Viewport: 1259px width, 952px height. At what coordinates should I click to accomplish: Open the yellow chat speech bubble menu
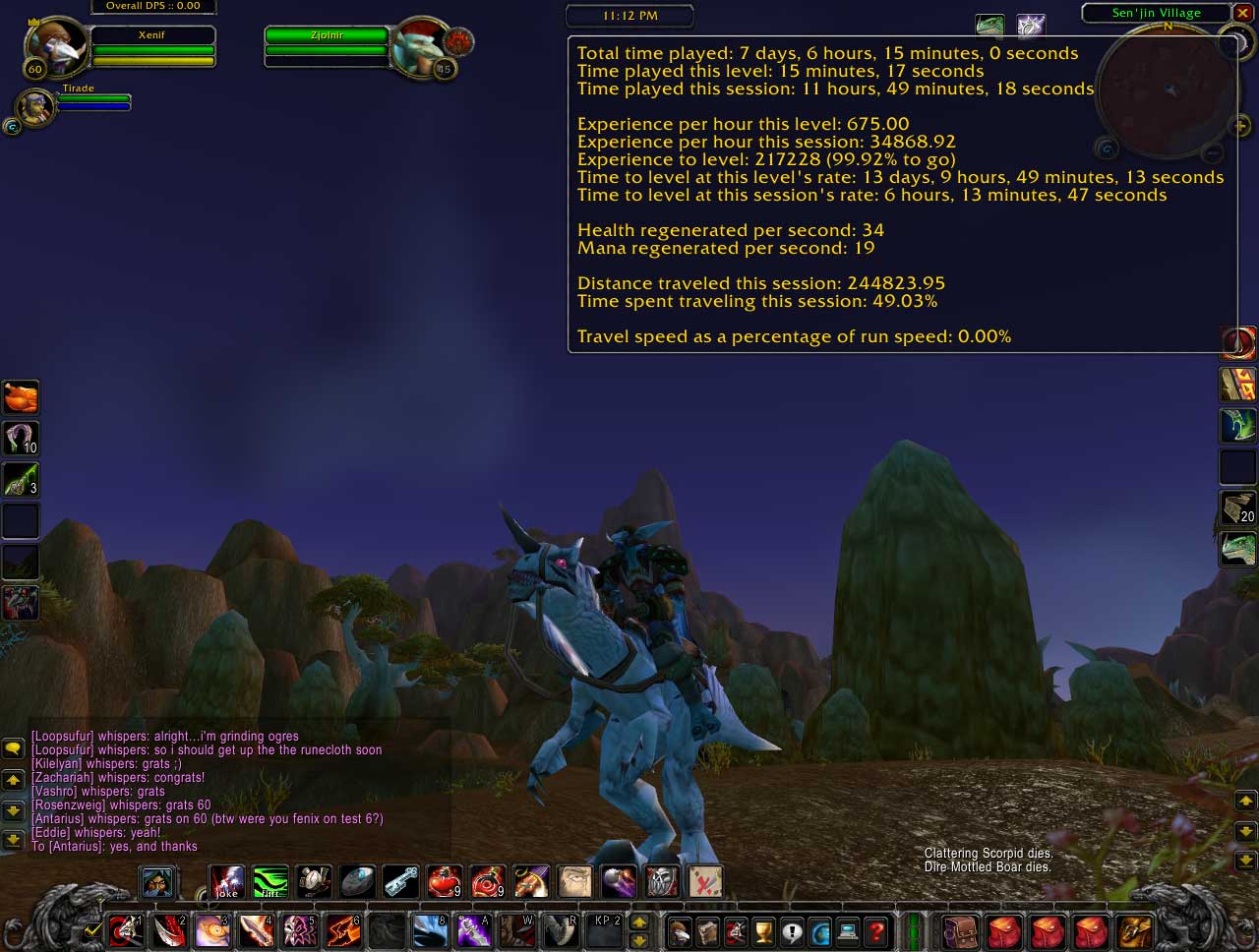(13, 748)
